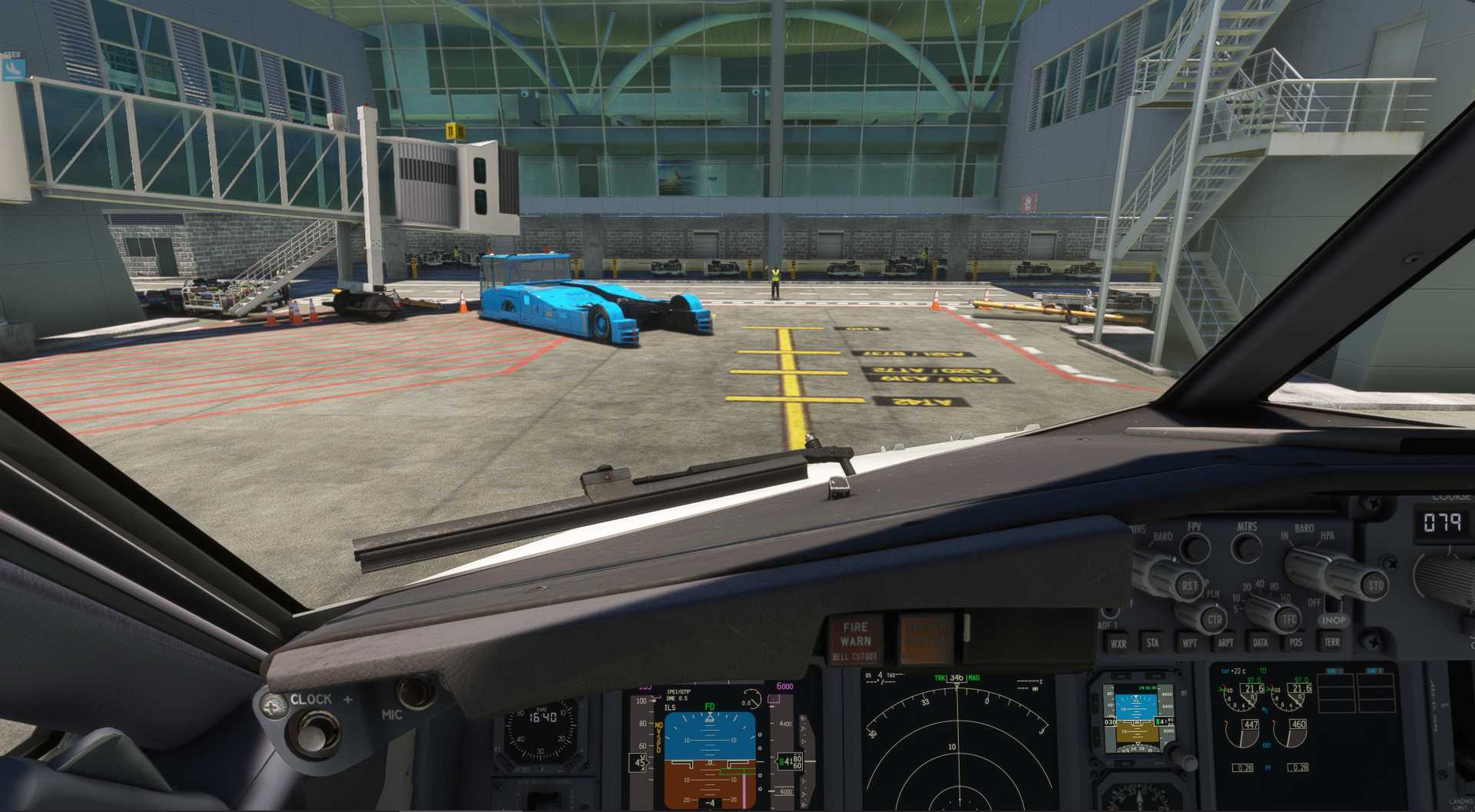Push the WXR weather radar button
1475x812 pixels.
click(1119, 643)
